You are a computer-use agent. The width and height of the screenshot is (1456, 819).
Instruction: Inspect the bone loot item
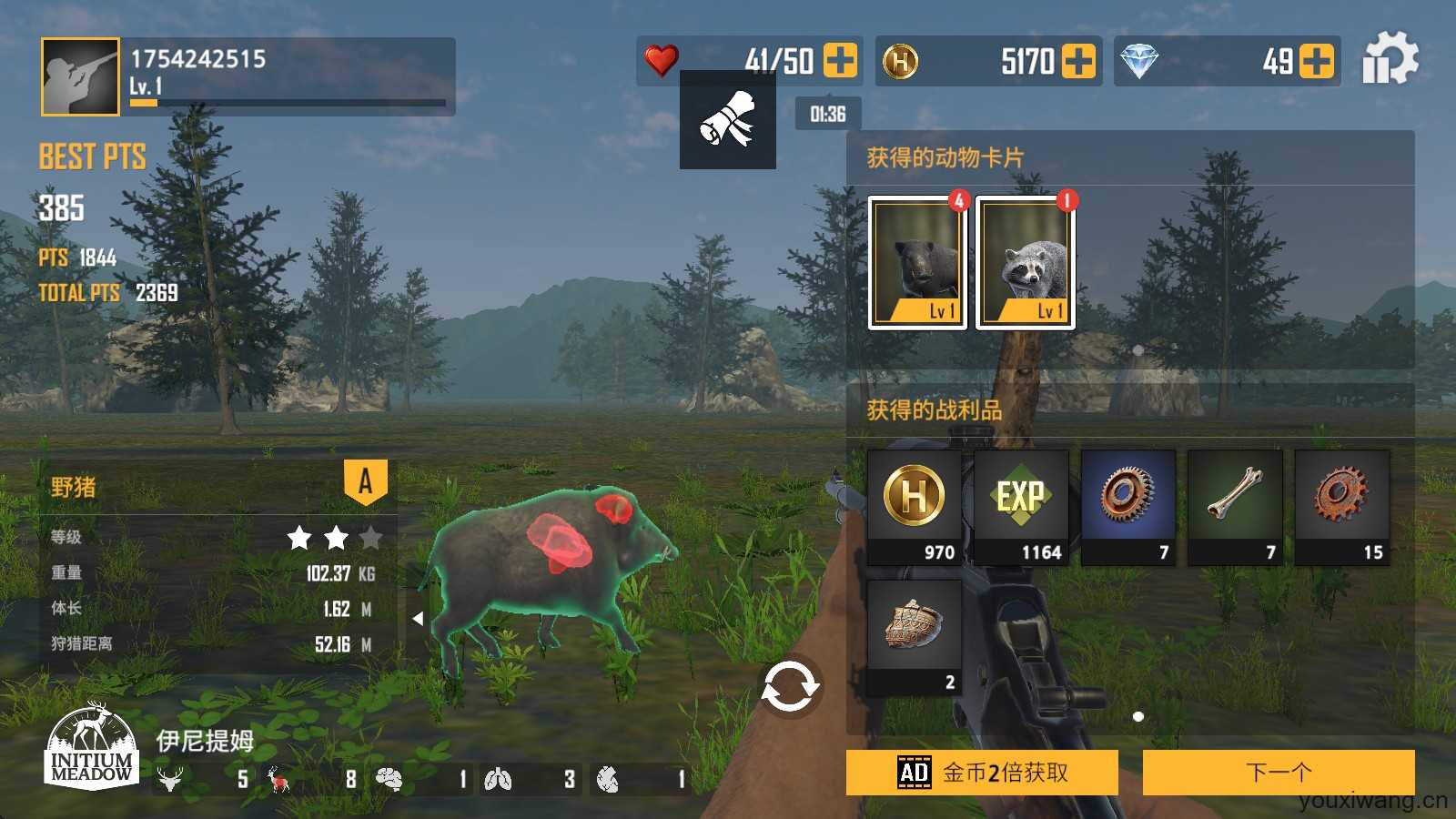tap(1235, 507)
